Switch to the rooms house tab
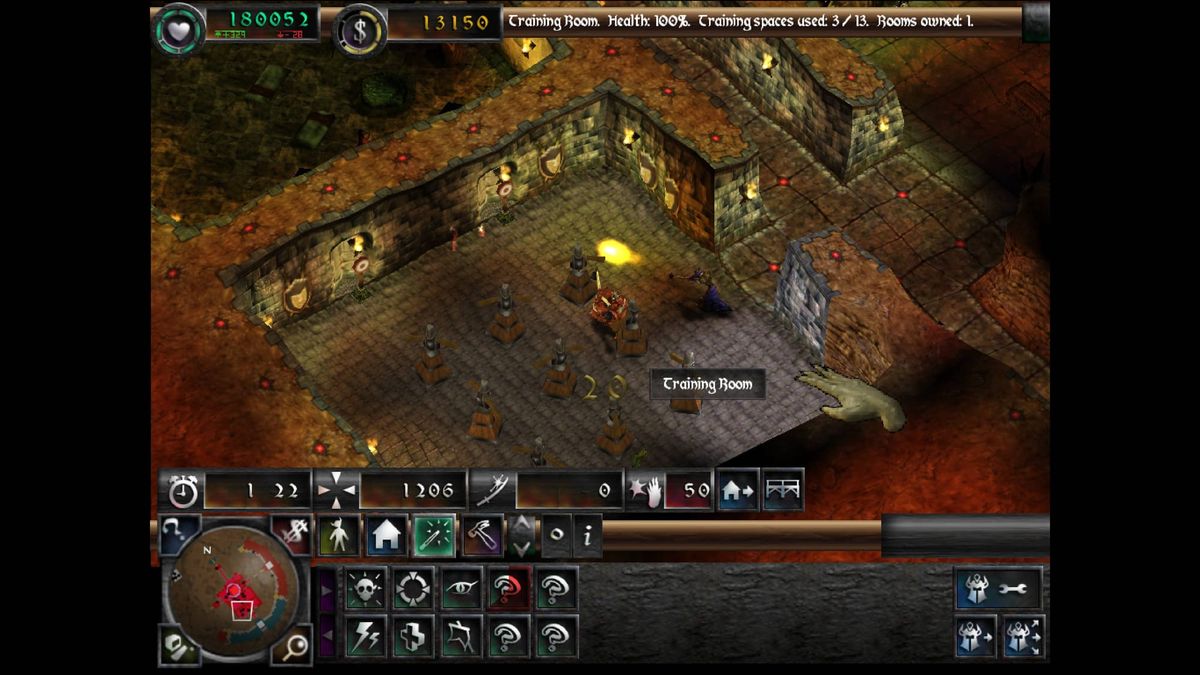 coord(386,536)
